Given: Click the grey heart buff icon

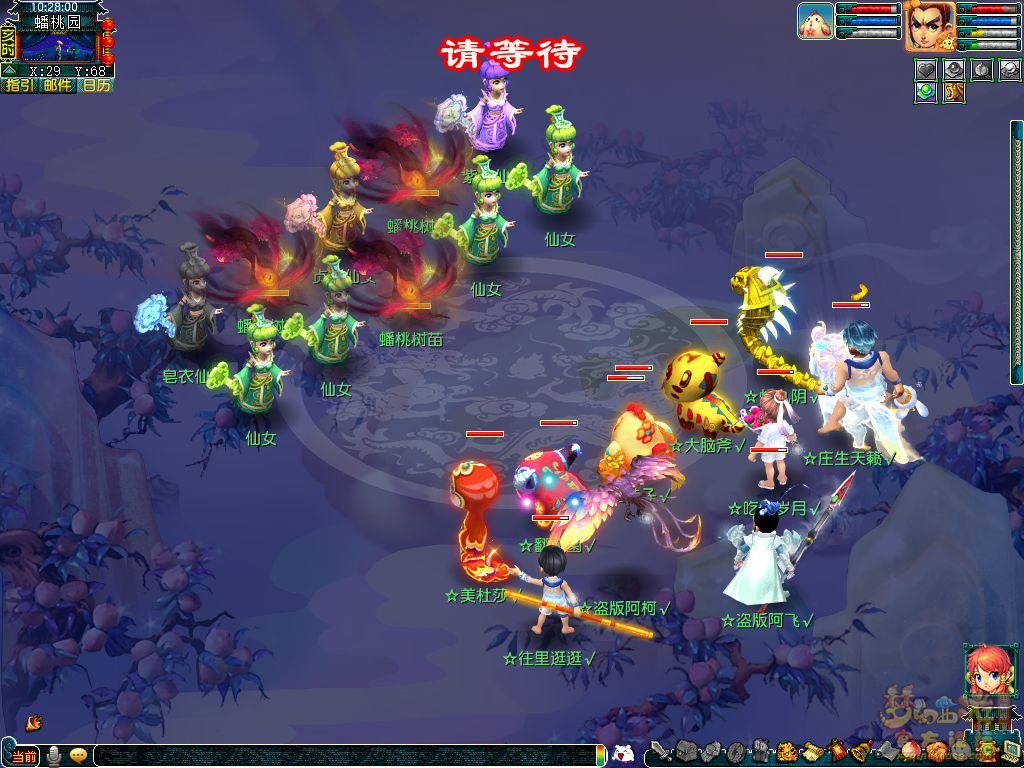Looking at the screenshot, I should pos(927,70).
